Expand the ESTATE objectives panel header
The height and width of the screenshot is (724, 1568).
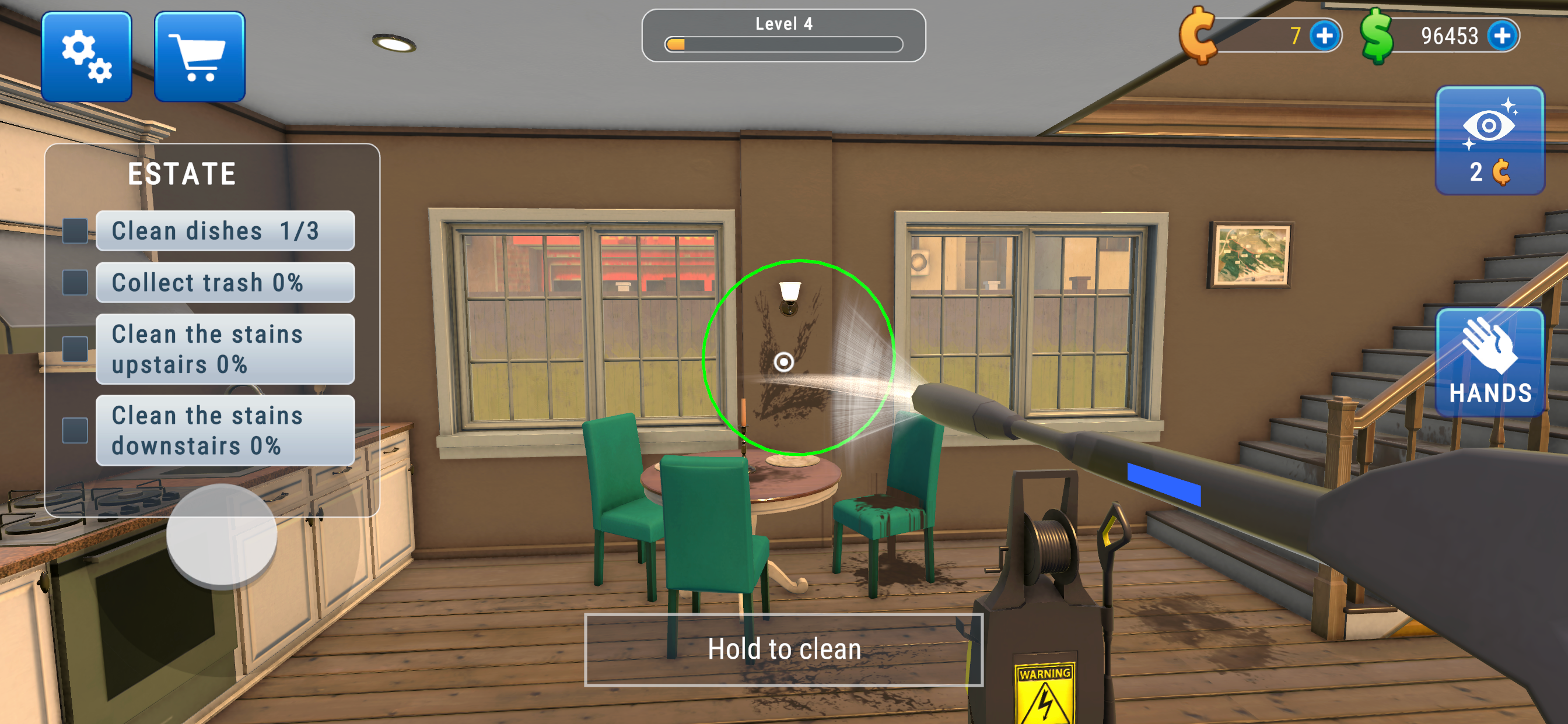pos(181,173)
